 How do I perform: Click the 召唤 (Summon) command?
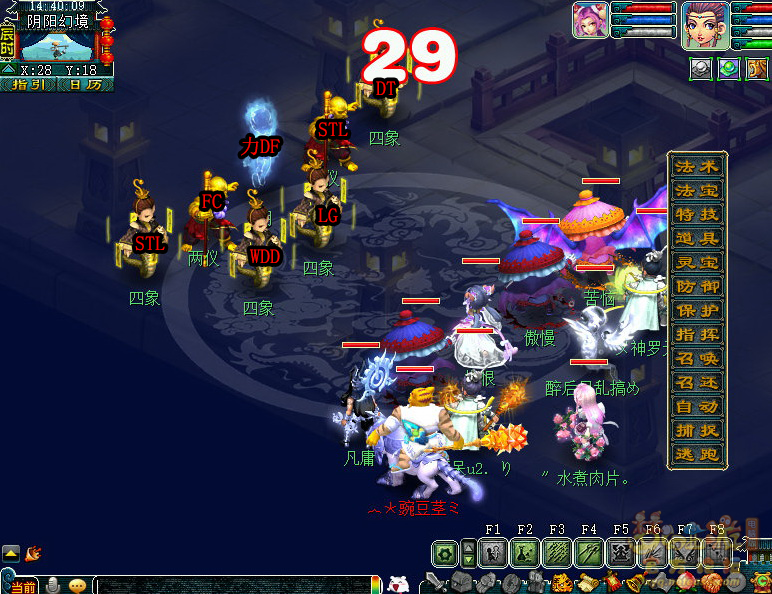697,358
